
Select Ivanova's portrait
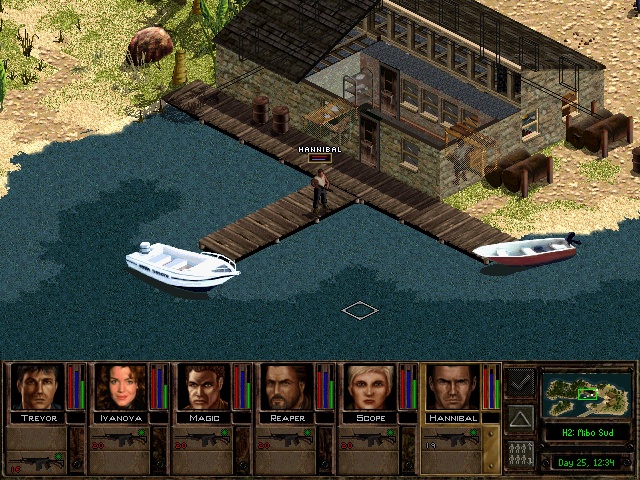(x=120, y=387)
